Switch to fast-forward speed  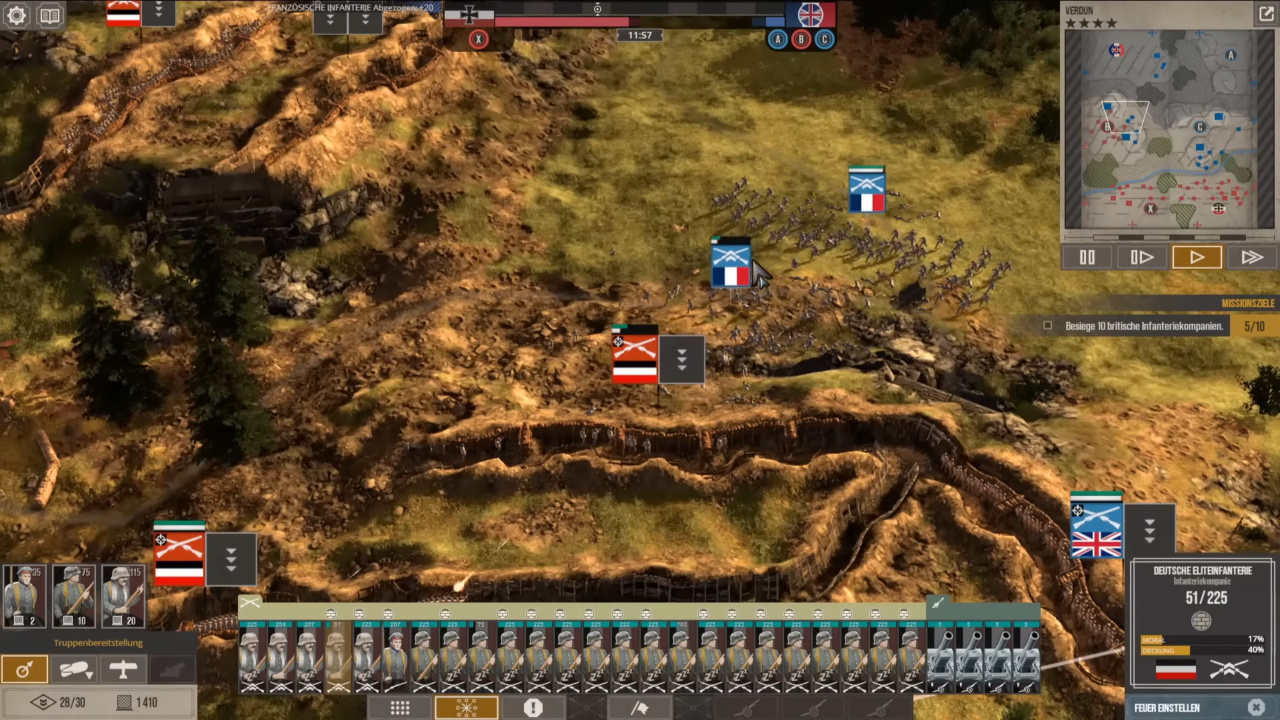tap(1251, 257)
